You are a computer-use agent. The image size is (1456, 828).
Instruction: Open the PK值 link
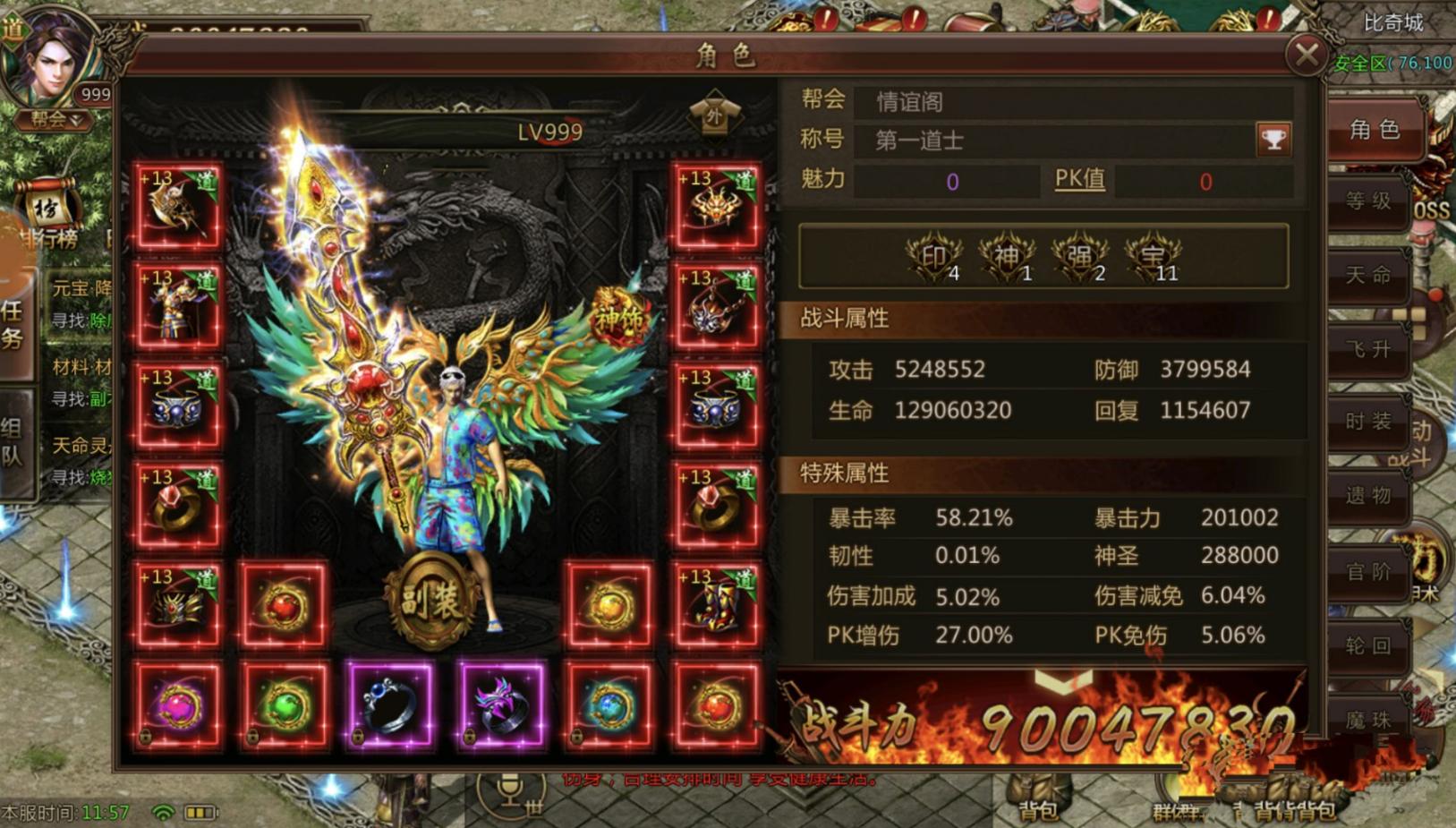(1079, 179)
